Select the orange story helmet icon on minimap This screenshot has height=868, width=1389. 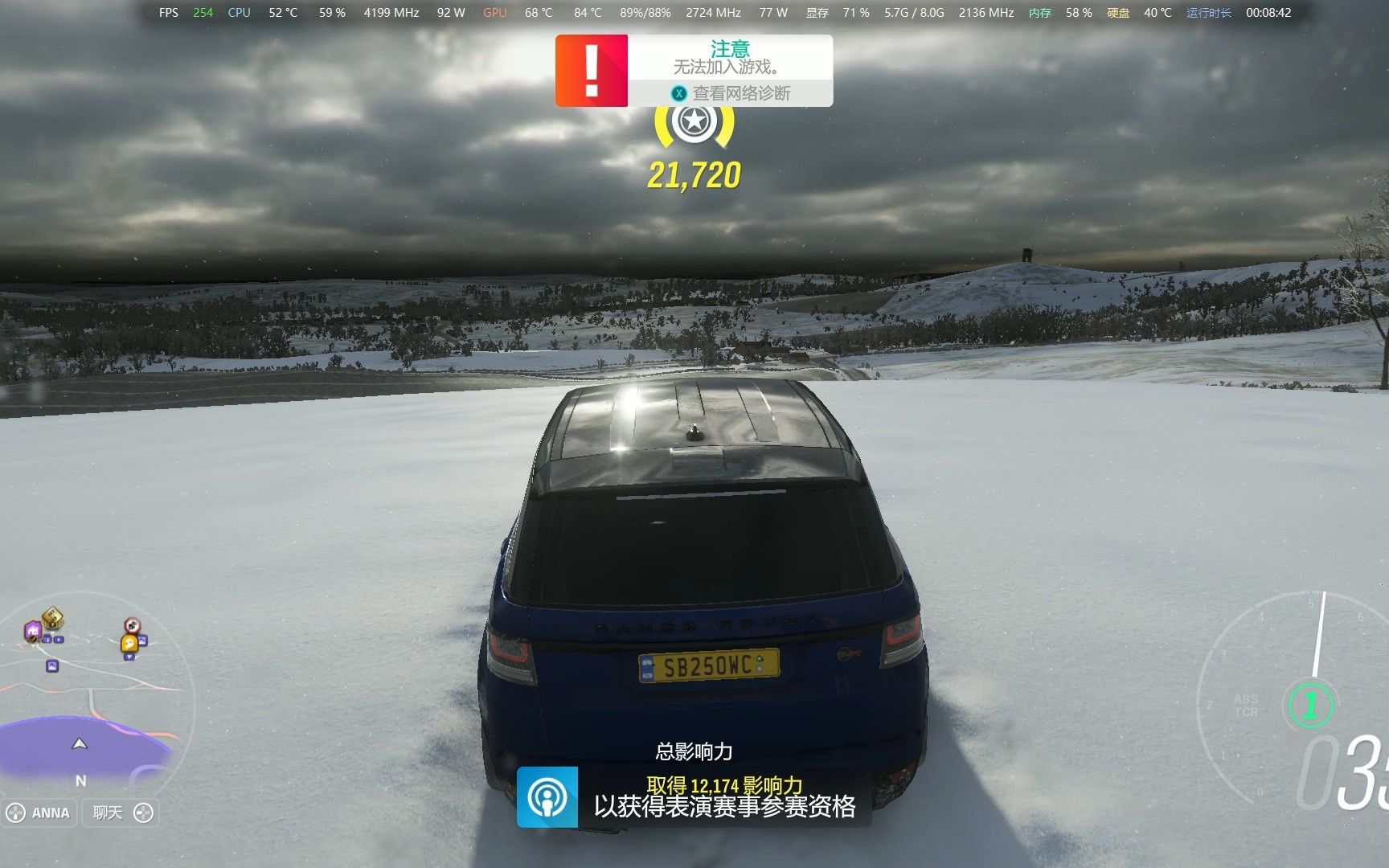pos(129,643)
